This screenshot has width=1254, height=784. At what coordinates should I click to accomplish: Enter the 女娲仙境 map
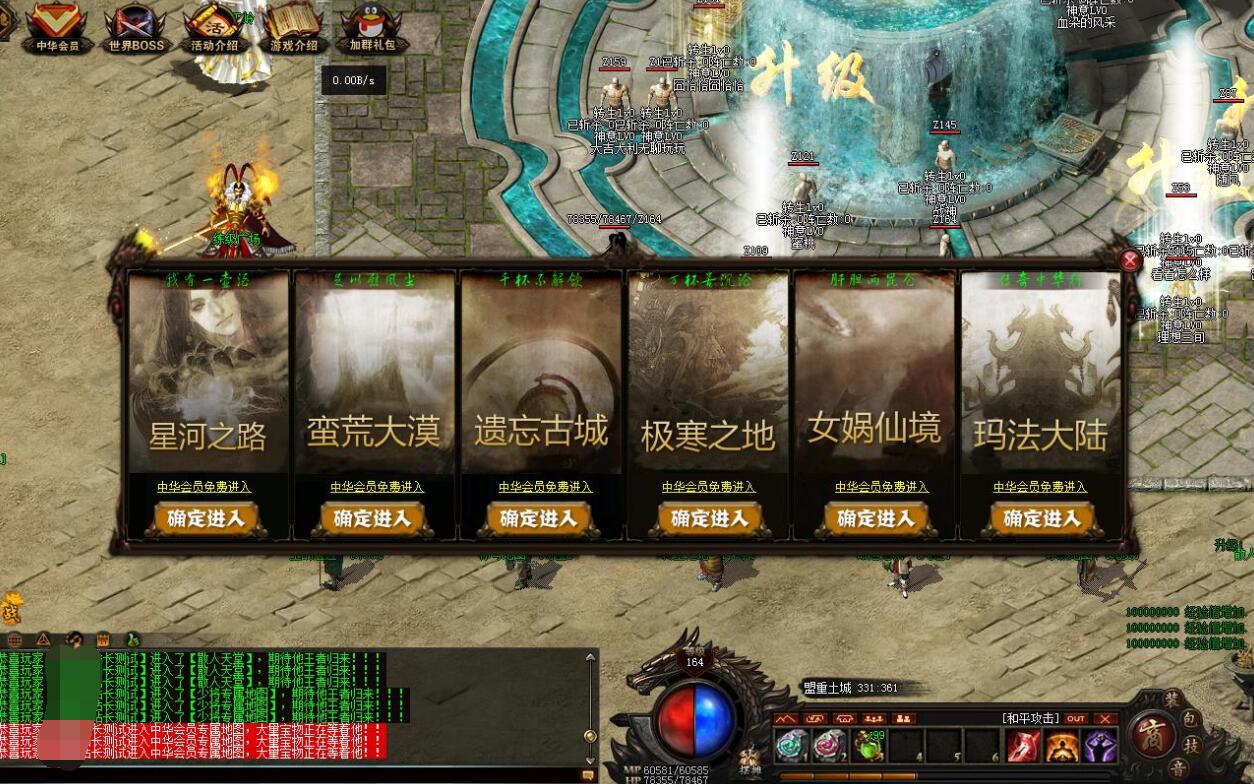[x=876, y=519]
